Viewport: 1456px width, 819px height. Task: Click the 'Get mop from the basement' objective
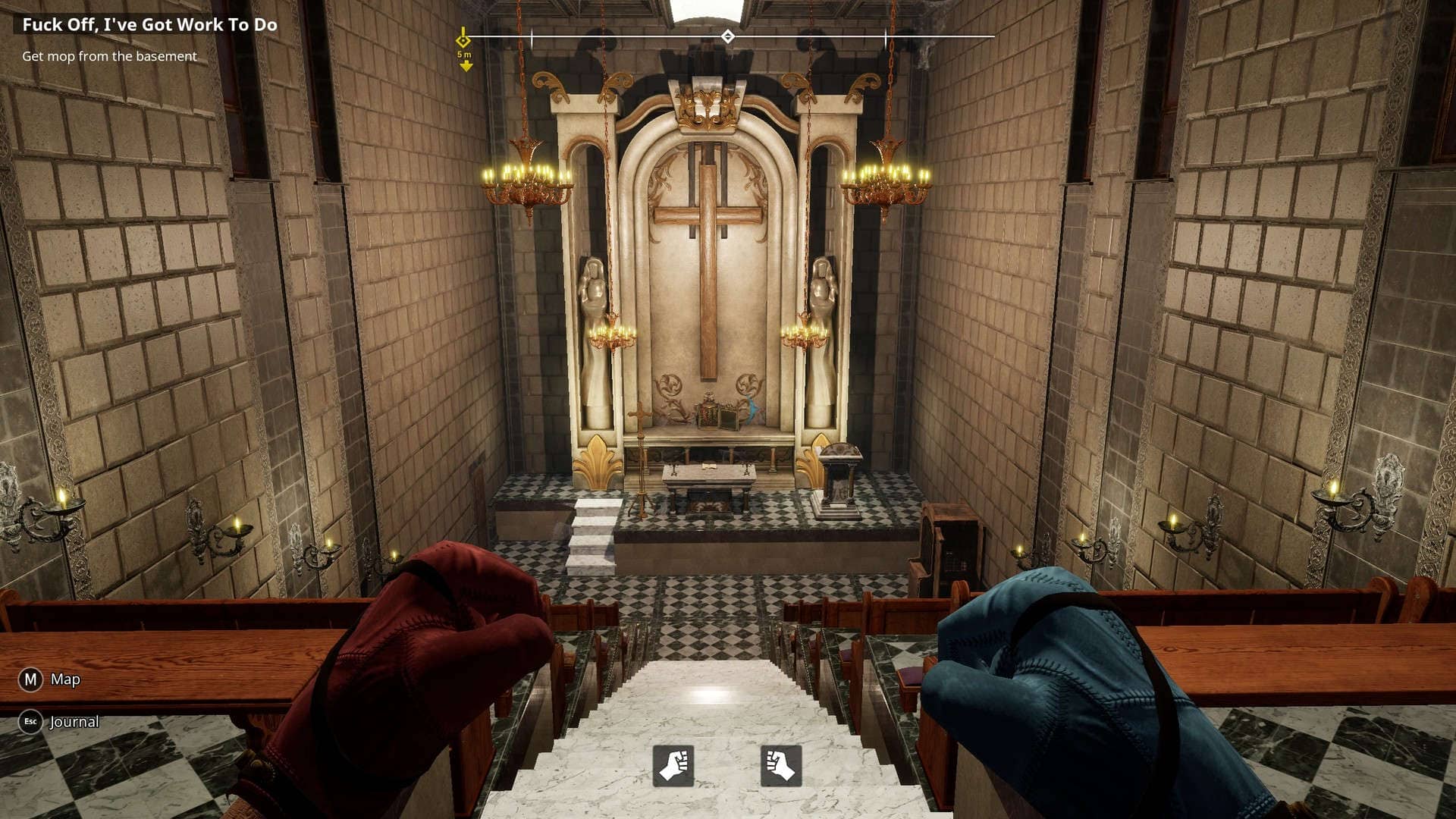(109, 56)
